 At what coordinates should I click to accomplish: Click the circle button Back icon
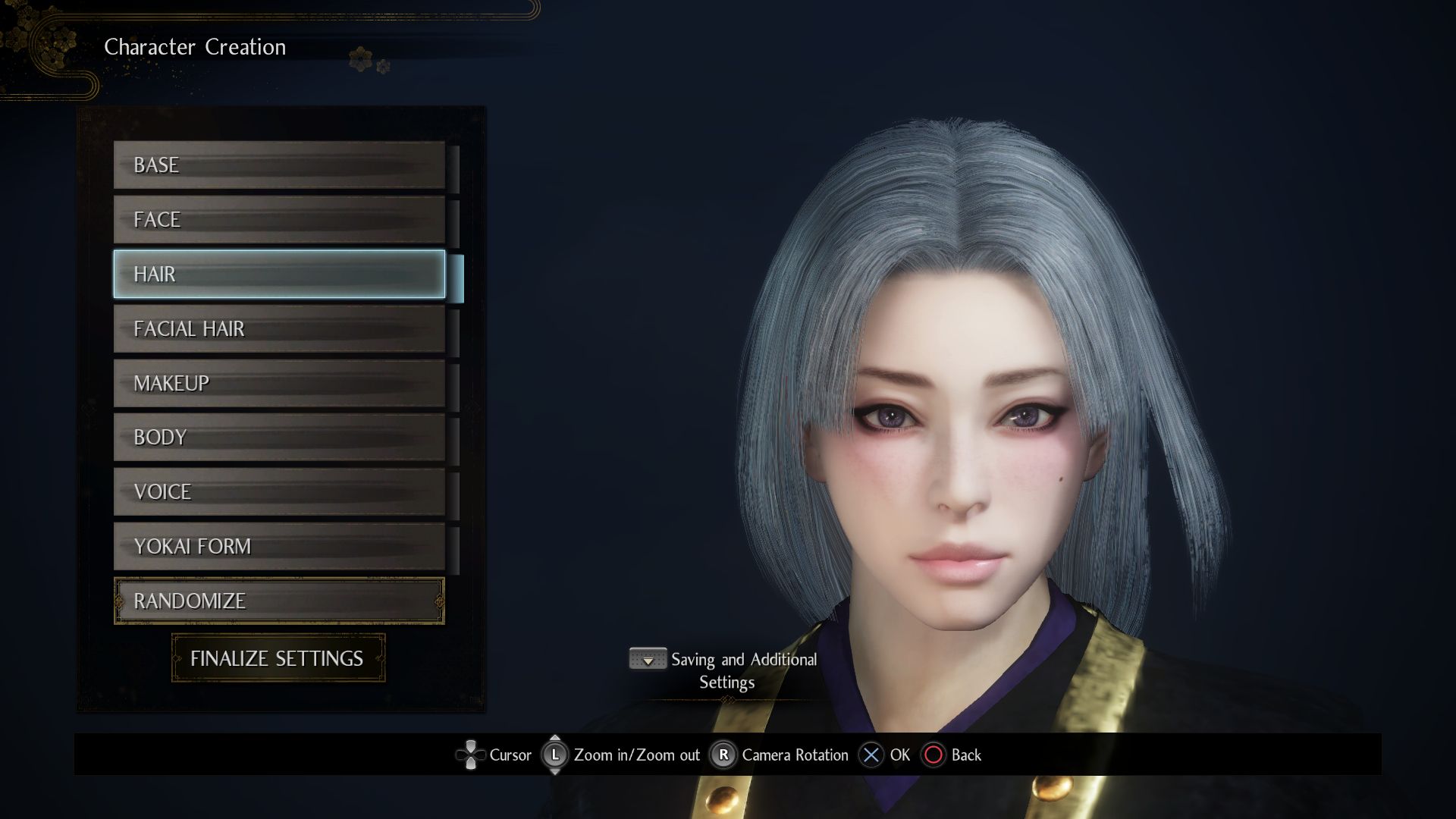point(932,755)
